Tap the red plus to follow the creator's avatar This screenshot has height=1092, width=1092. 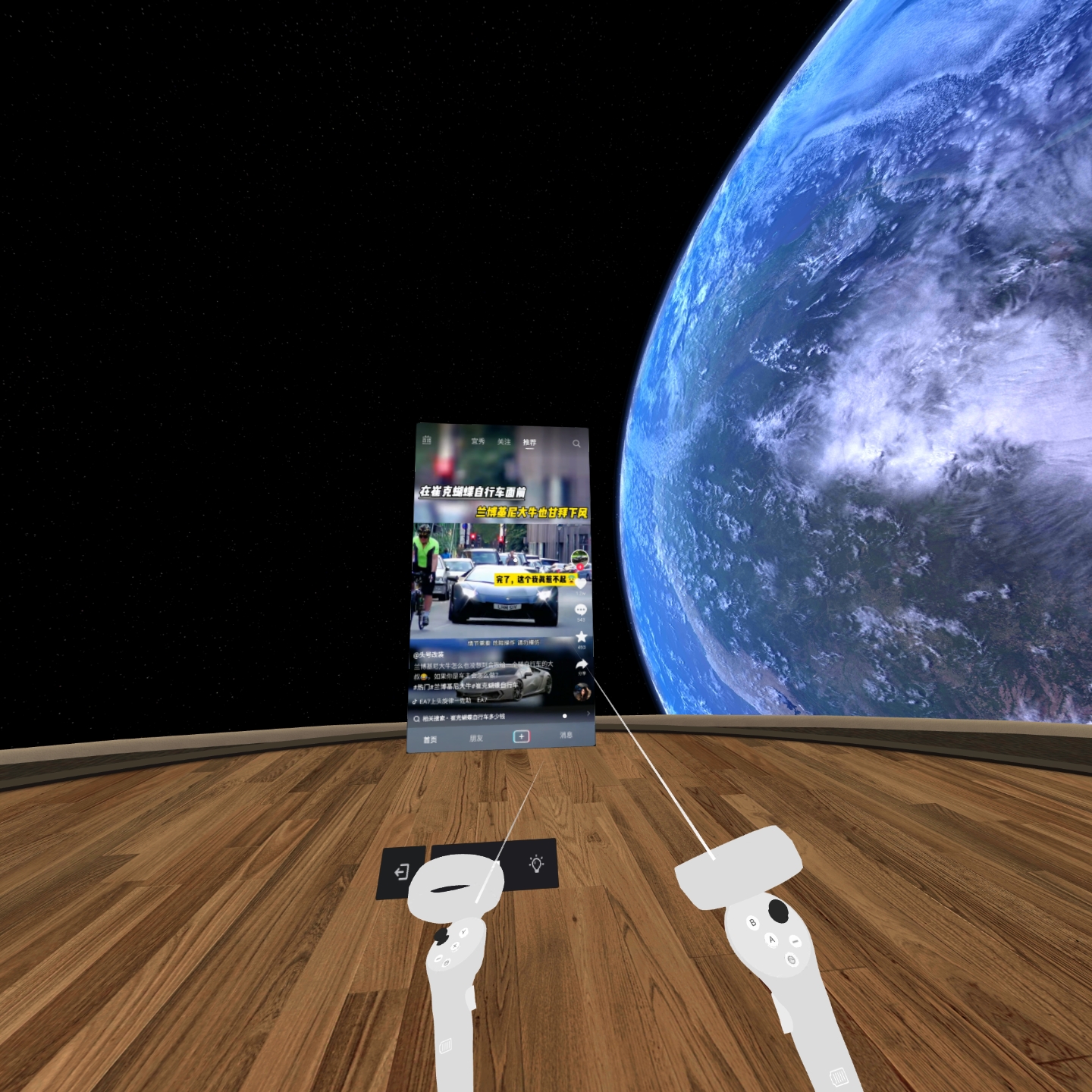pos(581,568)
